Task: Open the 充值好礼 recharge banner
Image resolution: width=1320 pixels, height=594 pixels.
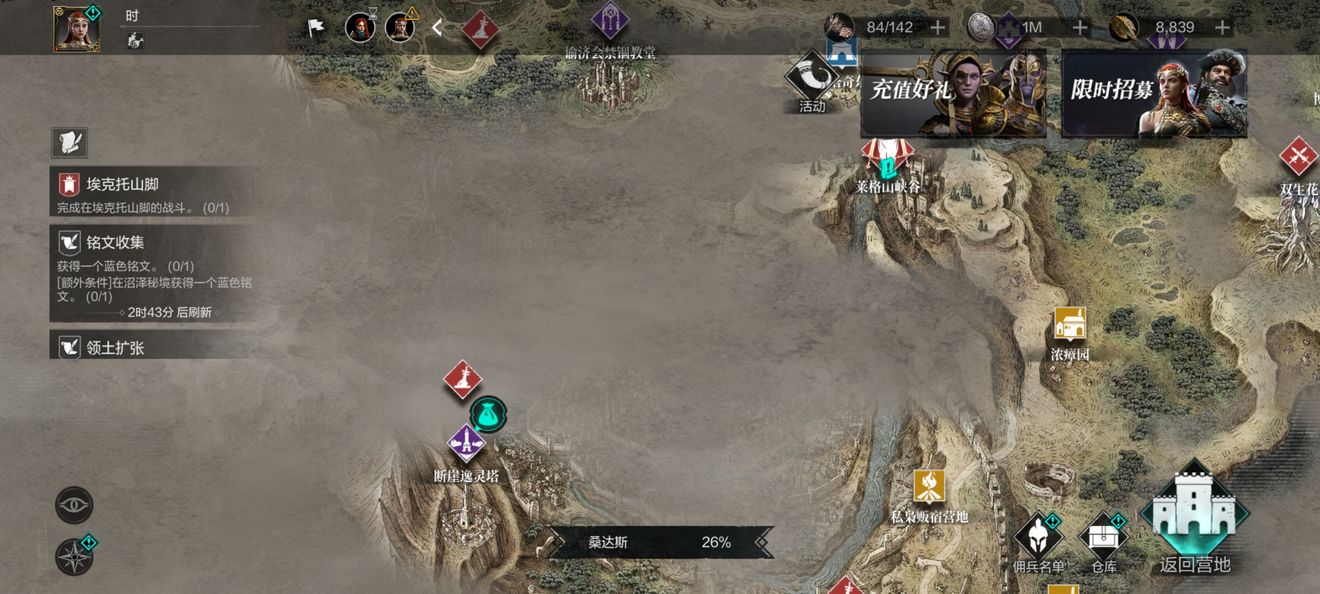Action: tap(953, 93)
